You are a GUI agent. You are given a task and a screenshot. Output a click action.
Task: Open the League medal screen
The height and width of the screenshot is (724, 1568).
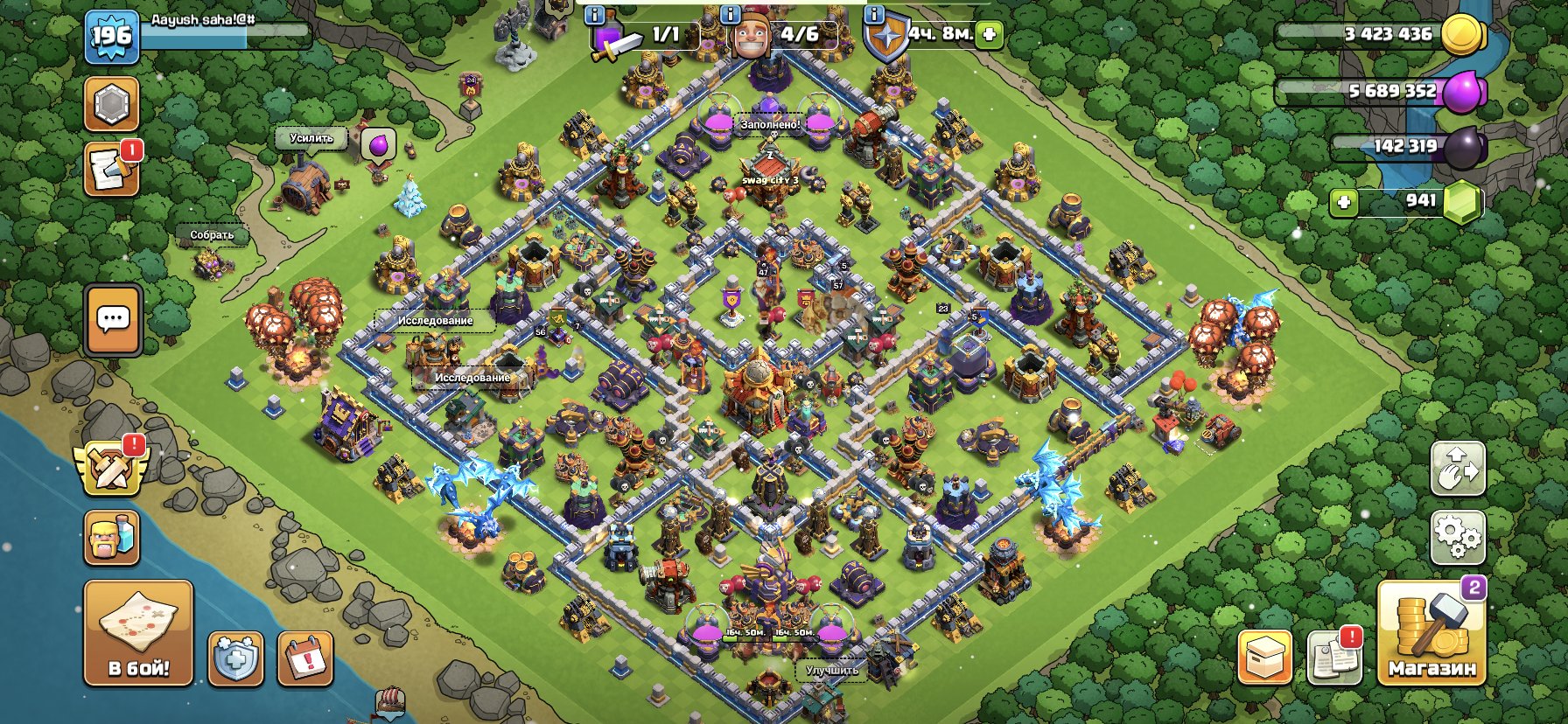coord(111,104)
